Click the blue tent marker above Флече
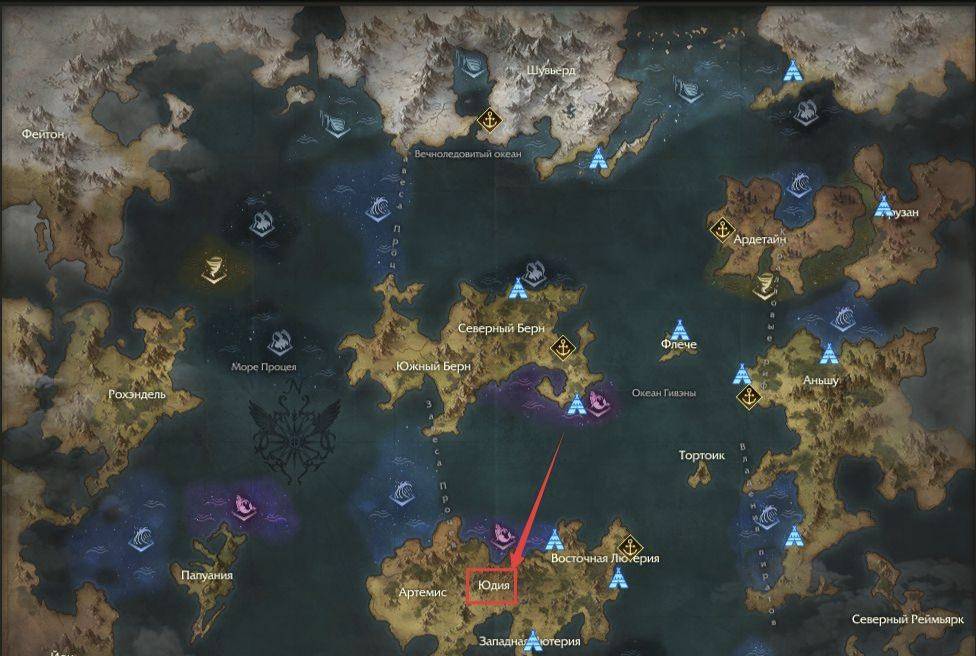The height and width of the screenshot is (656, 976). click(x=680, y=329)
